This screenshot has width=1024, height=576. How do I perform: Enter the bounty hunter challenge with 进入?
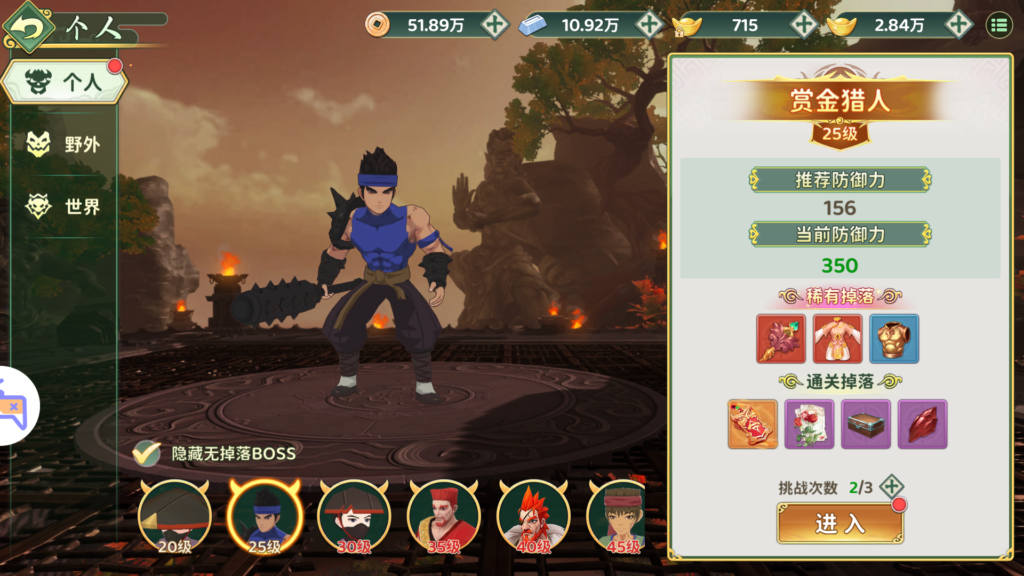pyautogui.click(x=839, y=523)
